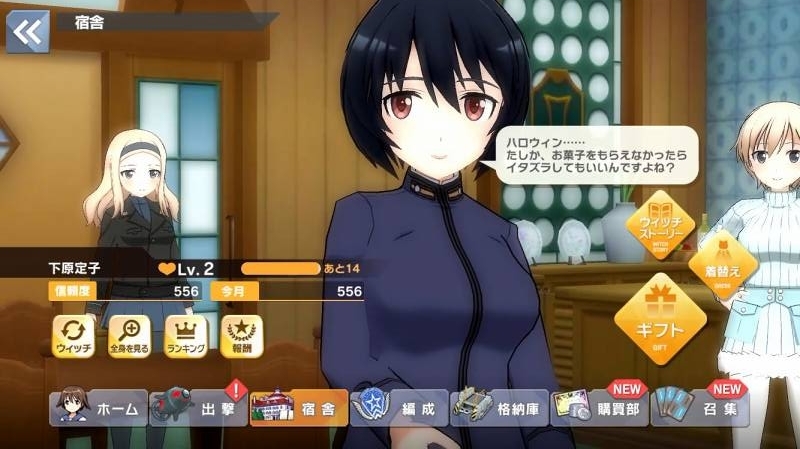The image size is (800, 449).
Task: Go to ホーム in the bottom menu
Action: pyautogui.click(x=98, y=408)
